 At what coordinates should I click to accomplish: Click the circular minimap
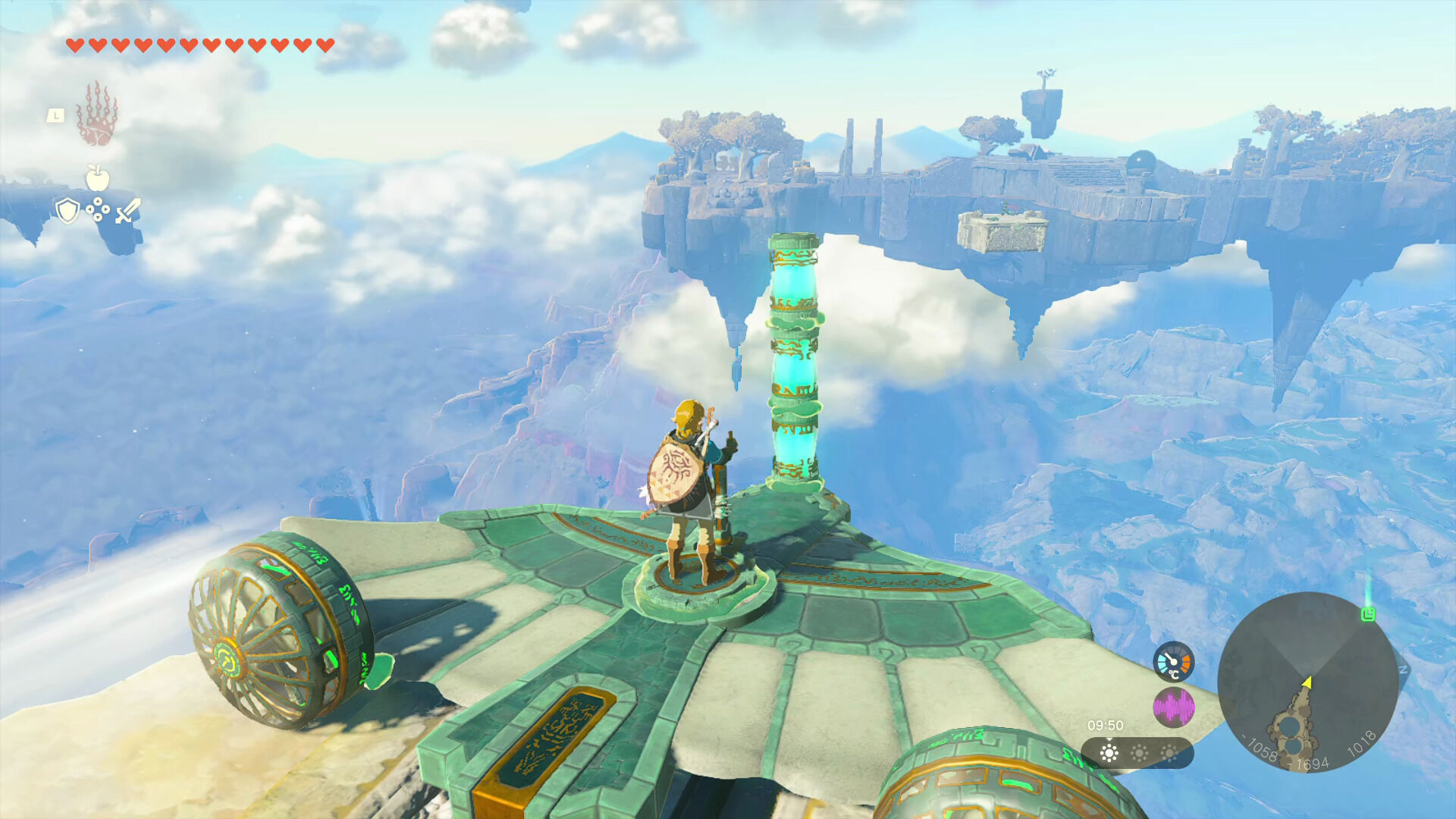(x=1307, y=681)
